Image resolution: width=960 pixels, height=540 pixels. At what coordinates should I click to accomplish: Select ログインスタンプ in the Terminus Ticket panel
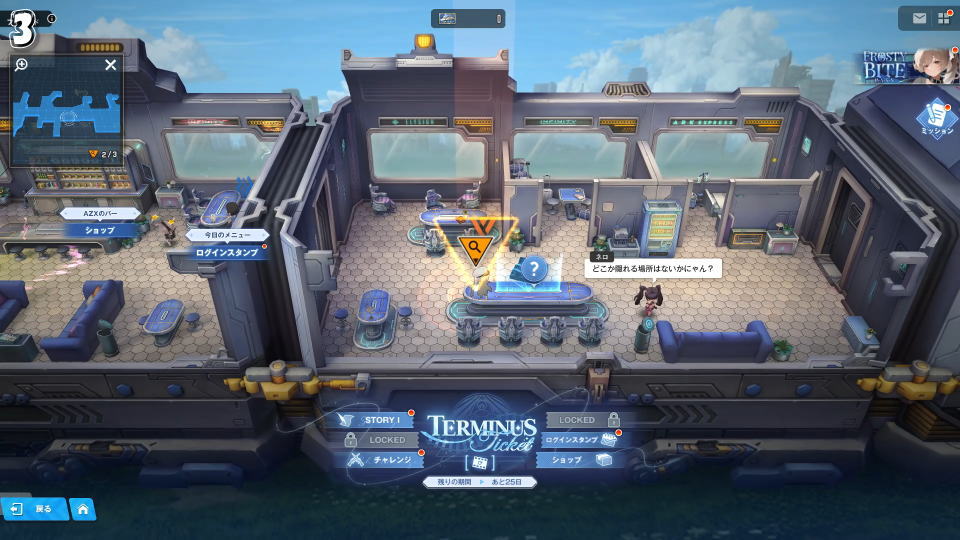click(x=580, y=440)
